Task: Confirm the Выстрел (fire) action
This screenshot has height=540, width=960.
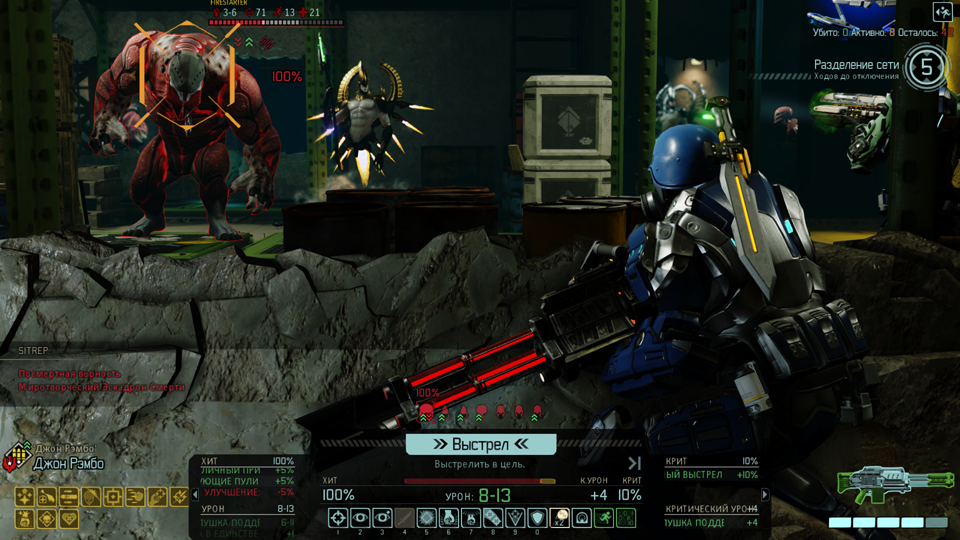Action: click(480, 444)
